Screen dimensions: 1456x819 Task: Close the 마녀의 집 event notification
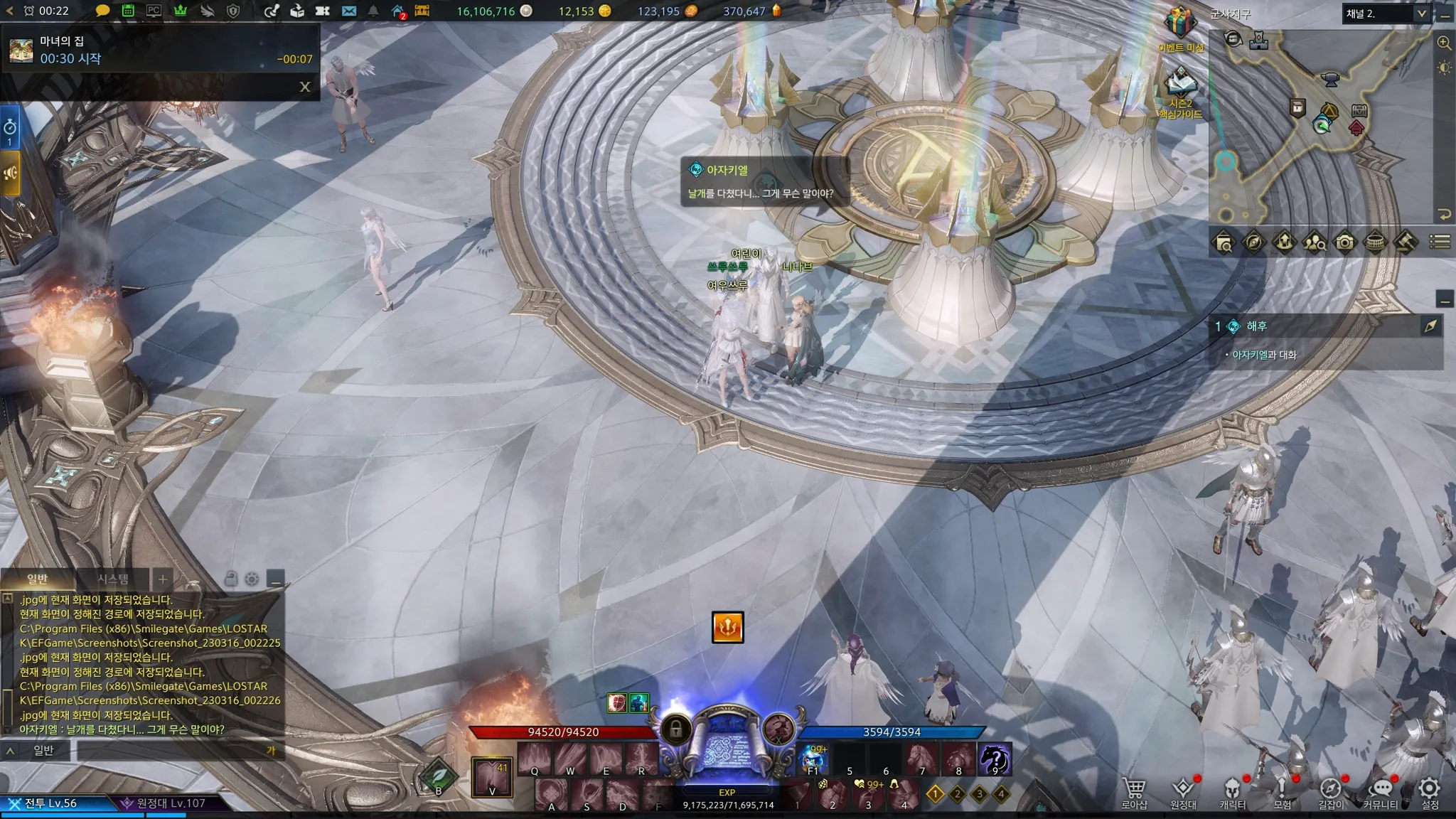tap(305, 87)
